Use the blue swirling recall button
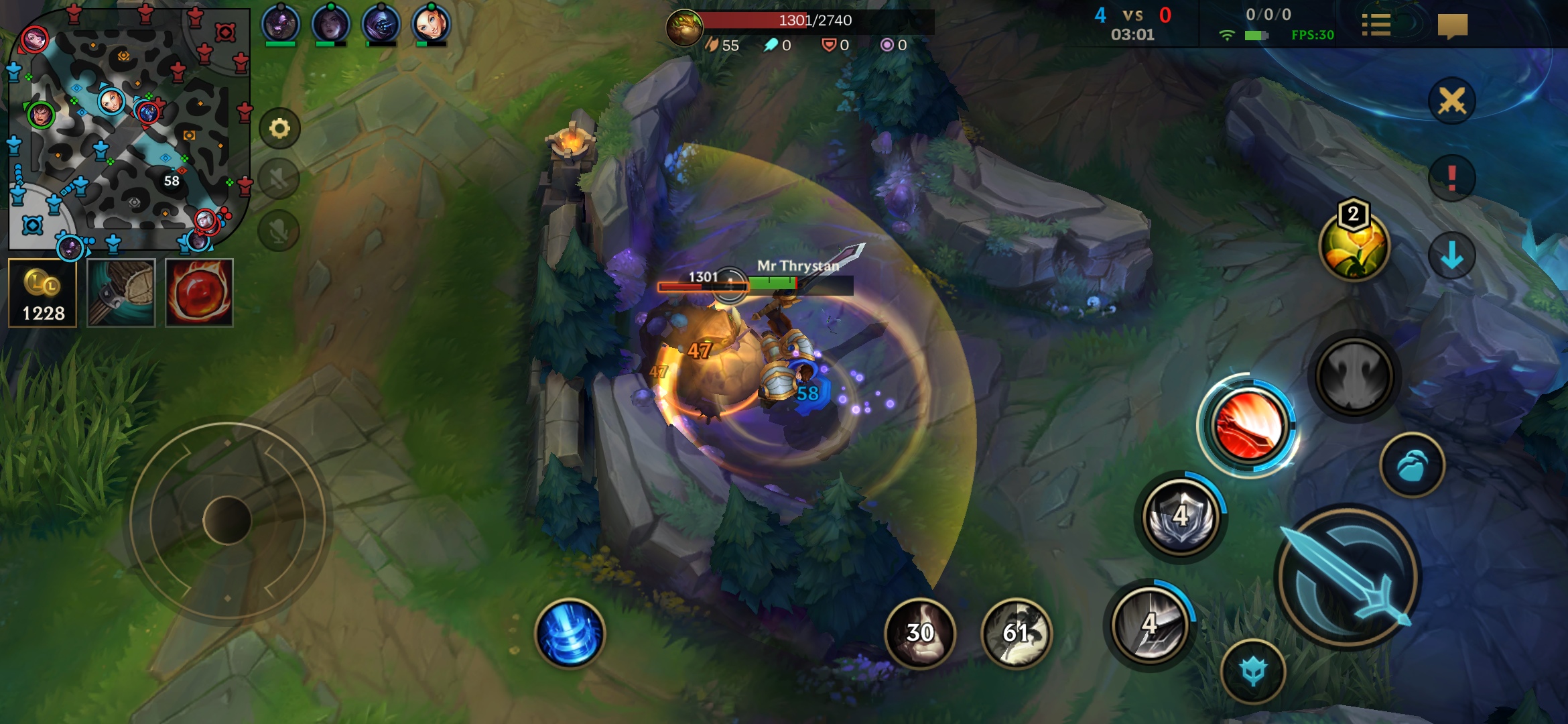The width and height of the screenshot is (1568, 724). click(570, 633)
